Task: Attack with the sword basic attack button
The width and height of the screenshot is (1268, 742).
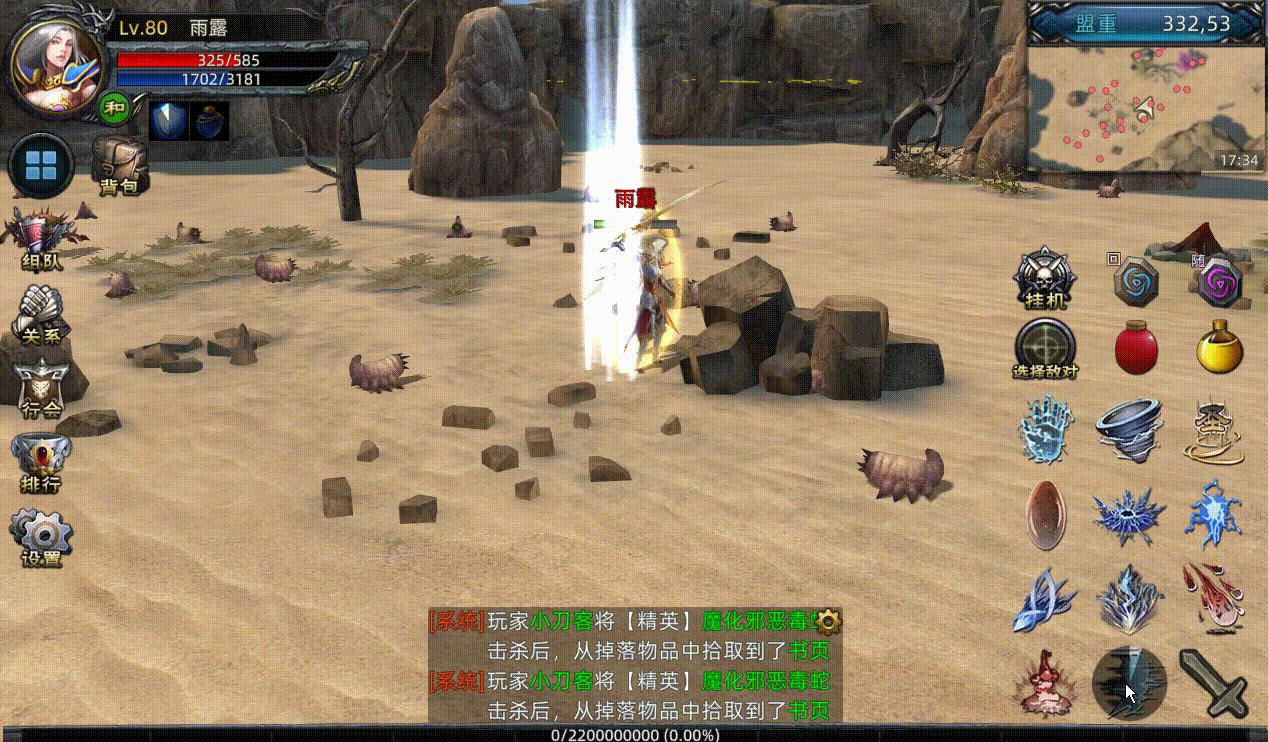Action: (1213, 682)
